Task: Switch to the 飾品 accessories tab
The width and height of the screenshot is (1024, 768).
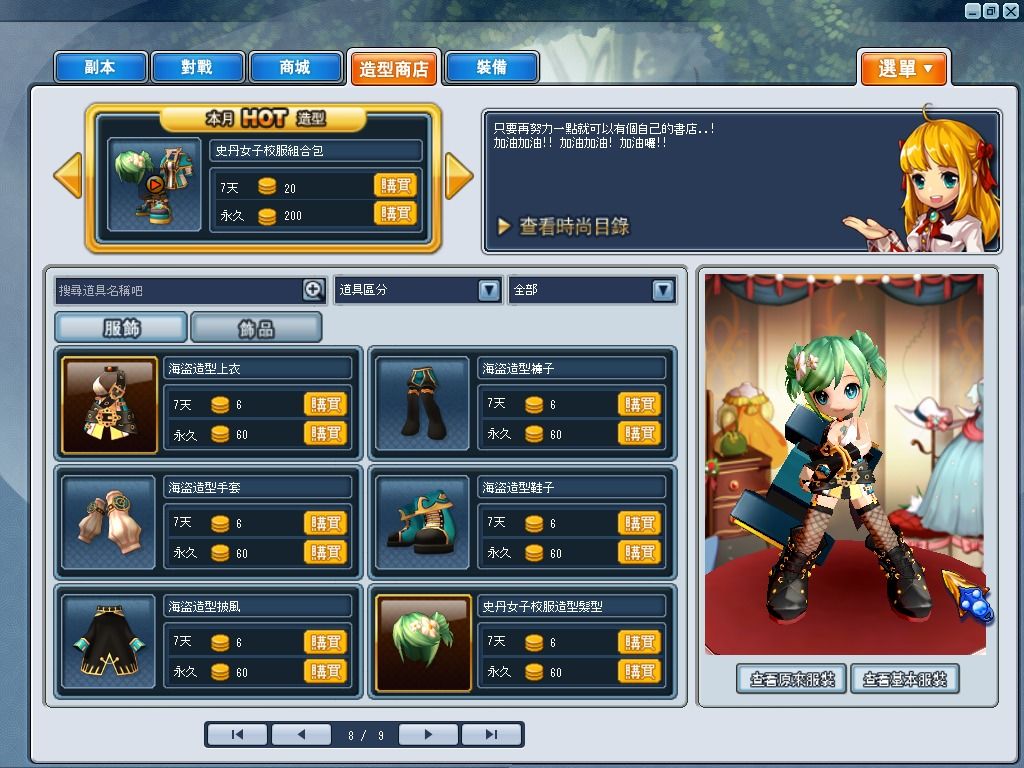Action: click(256, 327)
